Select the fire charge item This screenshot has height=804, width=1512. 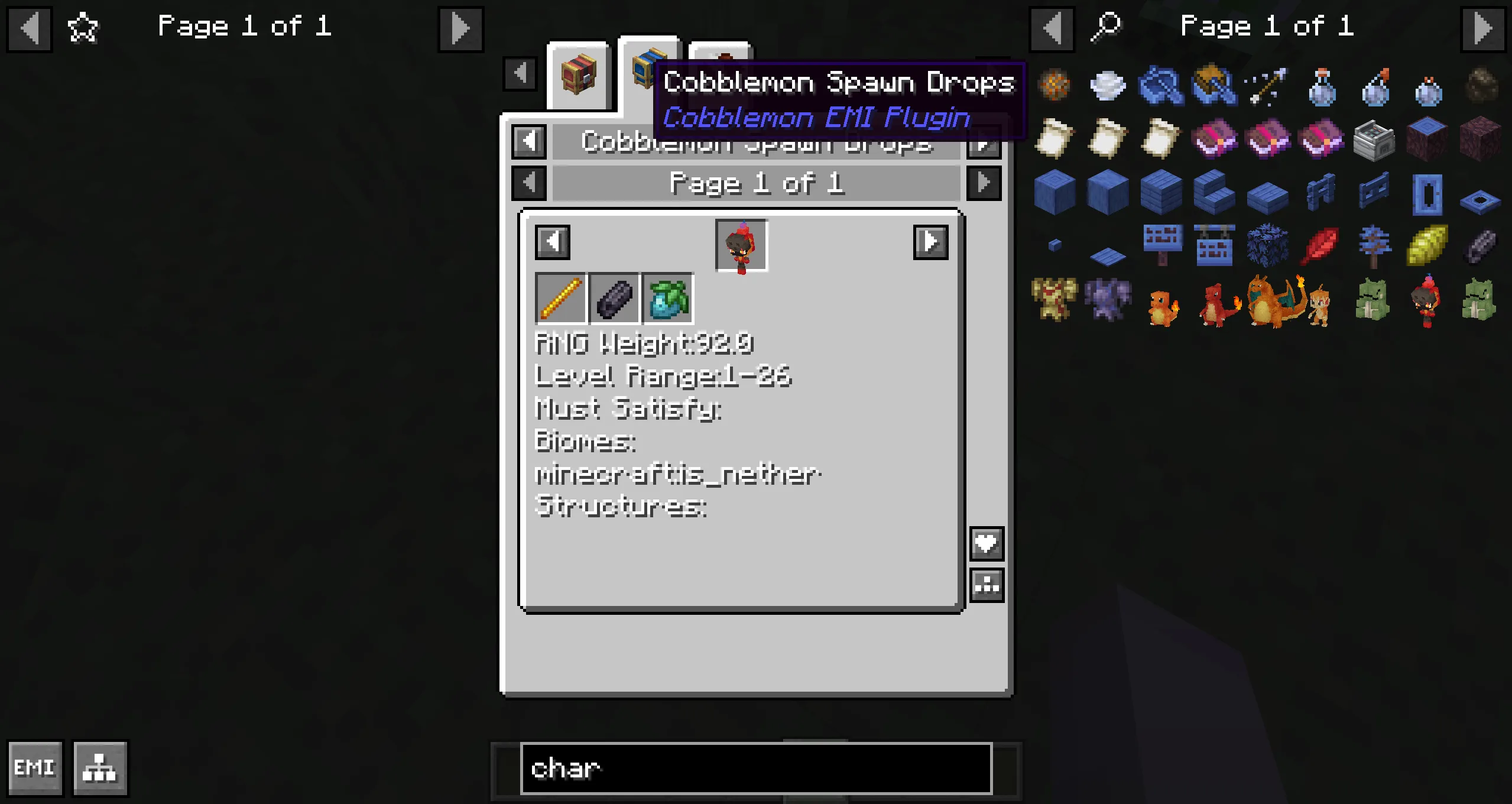[1054, 86]
